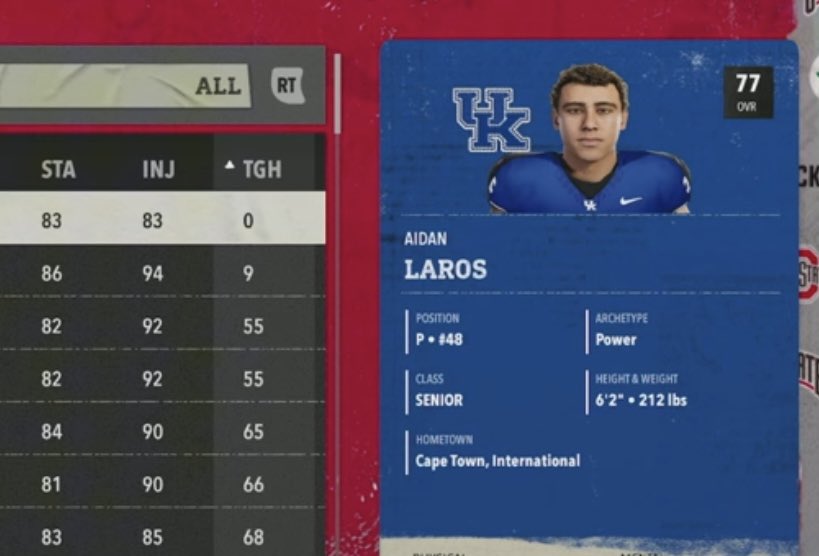The height and width of the screenshot is (556, 819).
Task: Select the player row with toughness 68
Action: pos(160,537)
